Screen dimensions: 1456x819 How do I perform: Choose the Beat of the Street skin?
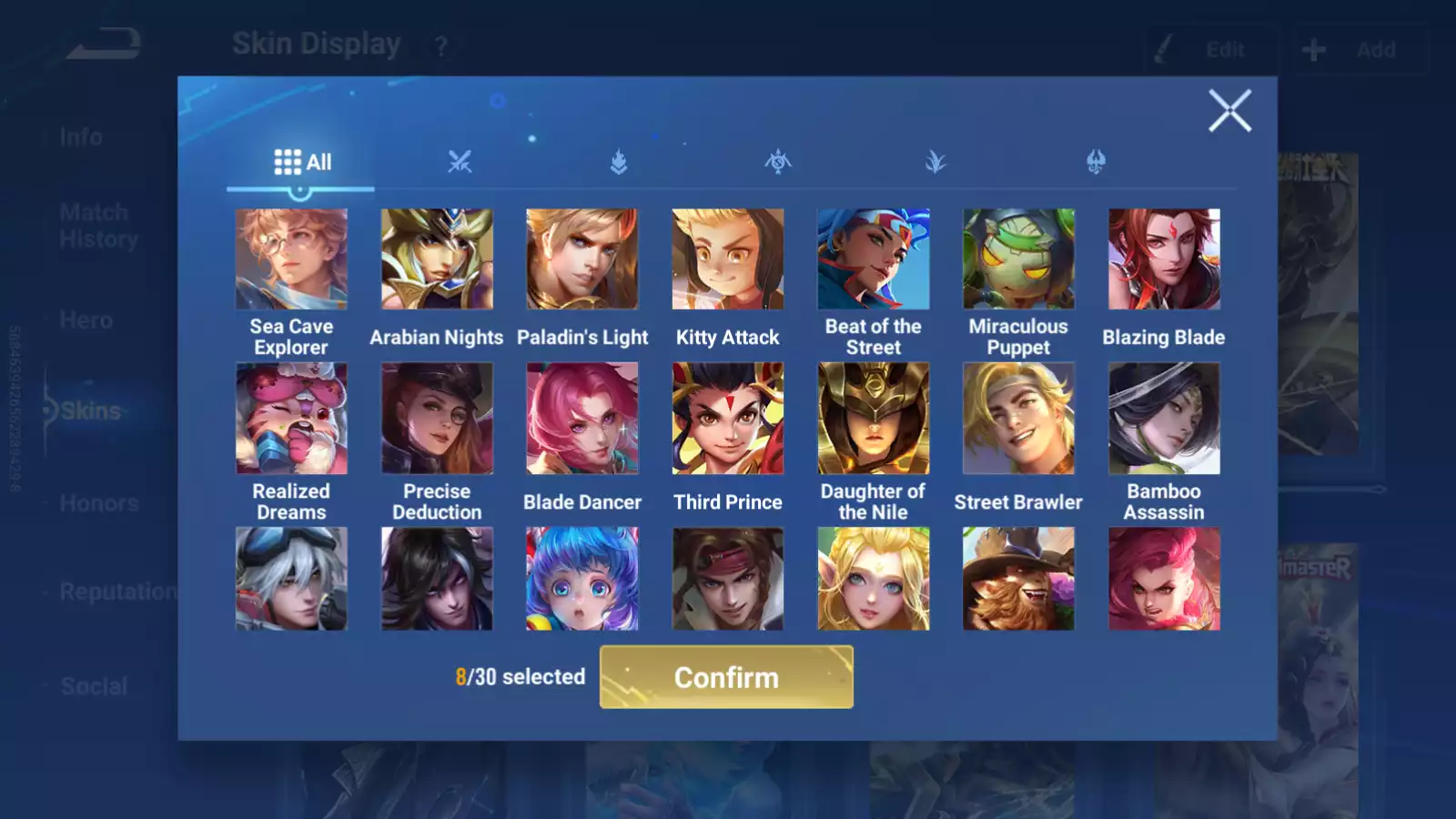[x=874, y=259]
